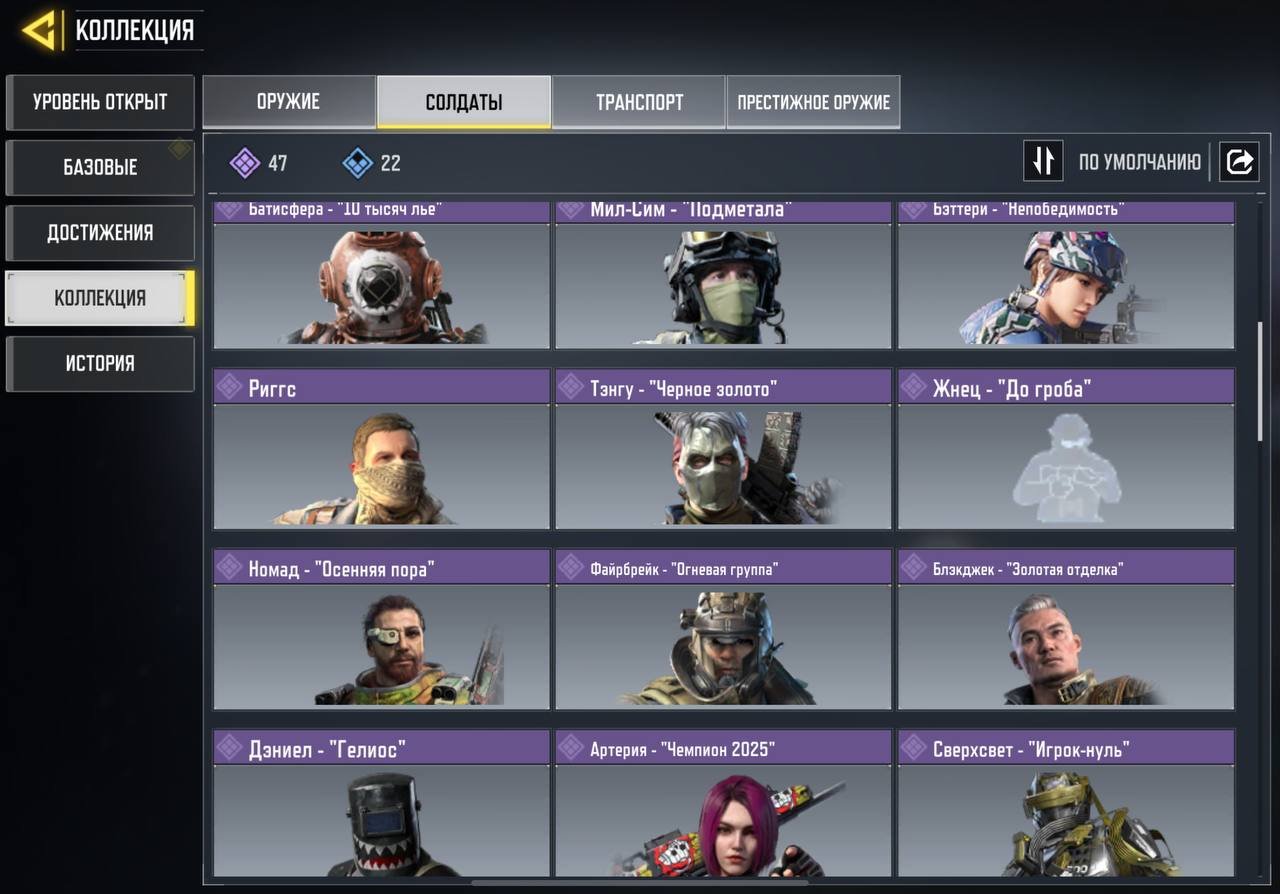The width and height of the screenshot is (1280, 894).
Task: Open the Престижное оружие tab
Action: click(x=813, y=102)
